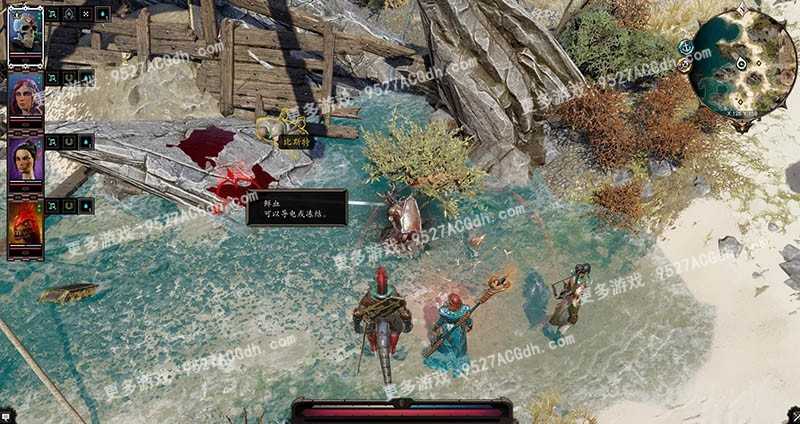Select the dark-haired woman party portrait
800x424 pixels.
pos(25,161)
